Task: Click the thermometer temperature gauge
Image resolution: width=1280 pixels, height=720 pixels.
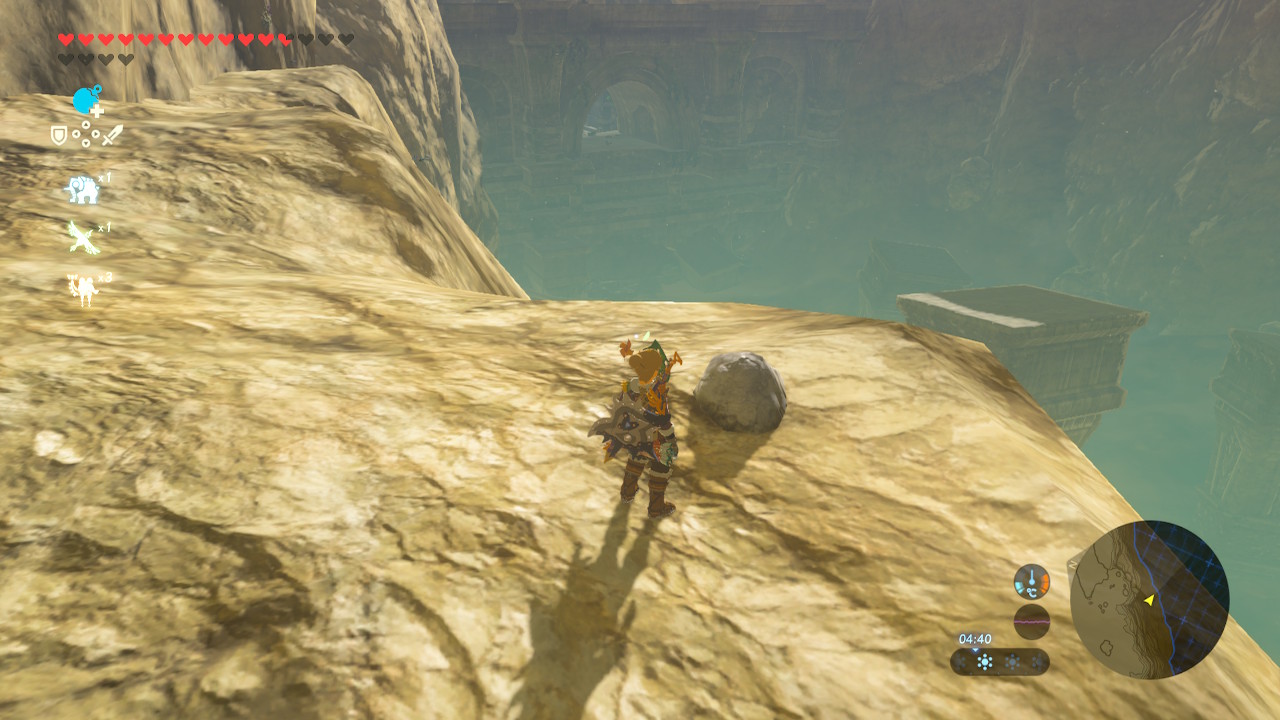Action: (x=1031, y=581)
